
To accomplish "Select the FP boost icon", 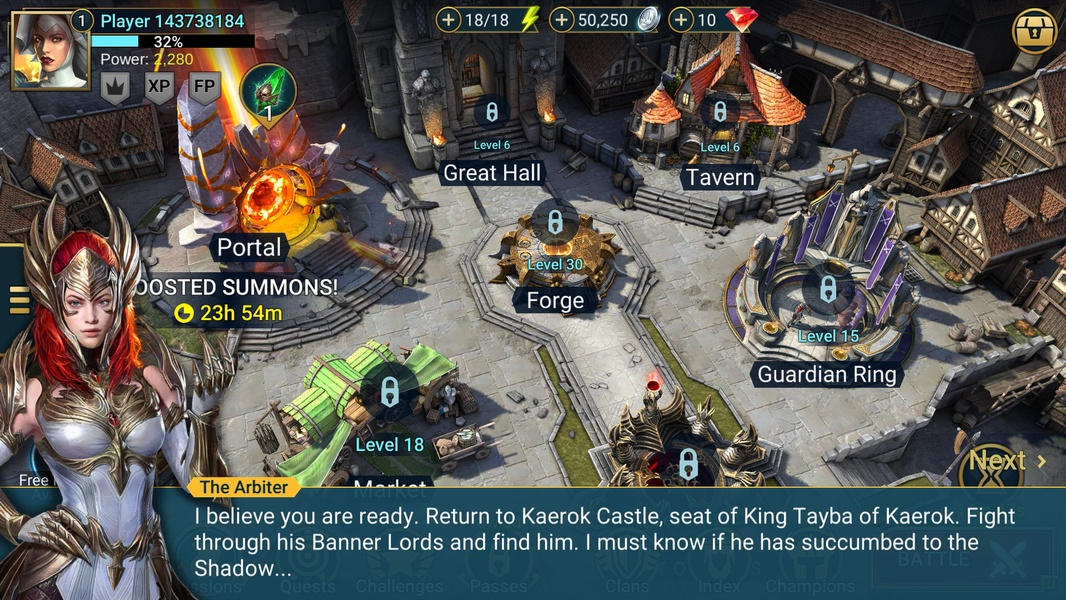I will [204, 87].
